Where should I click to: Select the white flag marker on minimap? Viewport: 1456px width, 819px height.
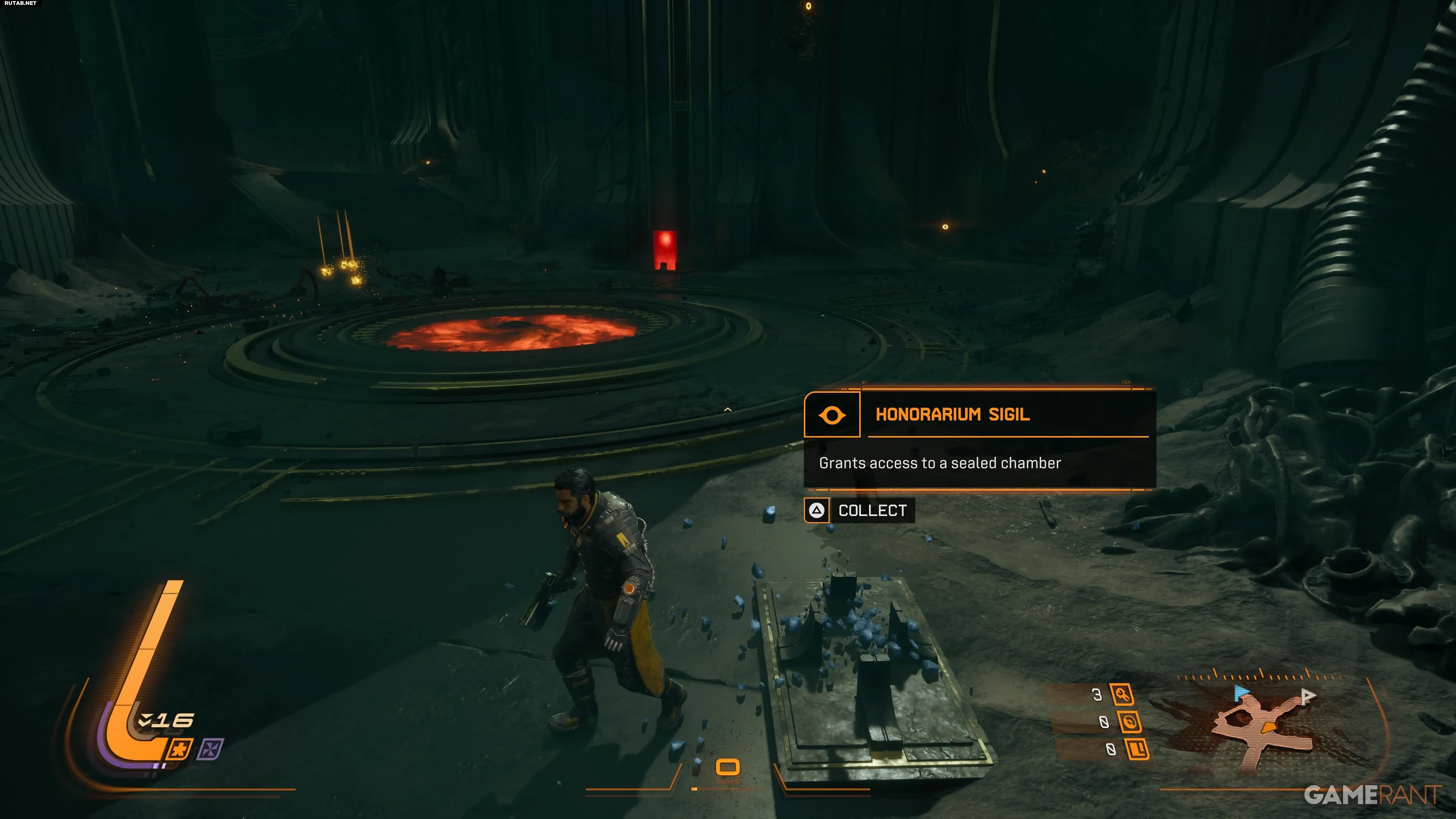(1307, 696)
